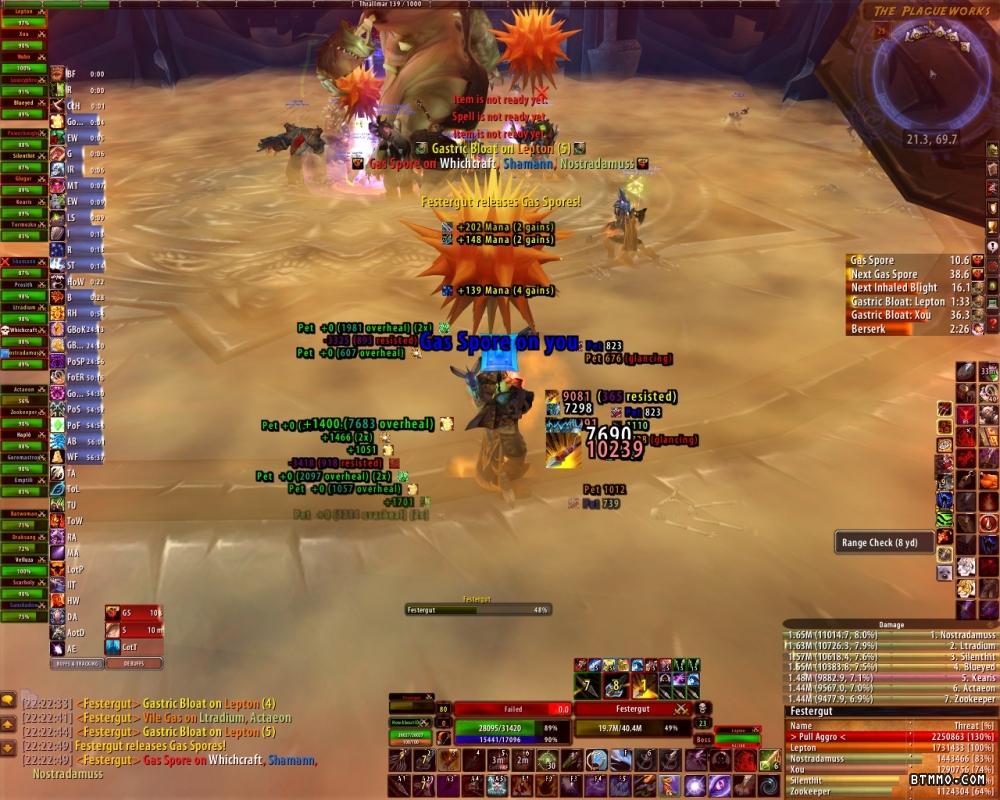Click the Lepton raid frame at top
Image resolution: width=1000 pixels, height=800 pixels.
point(23,10)
